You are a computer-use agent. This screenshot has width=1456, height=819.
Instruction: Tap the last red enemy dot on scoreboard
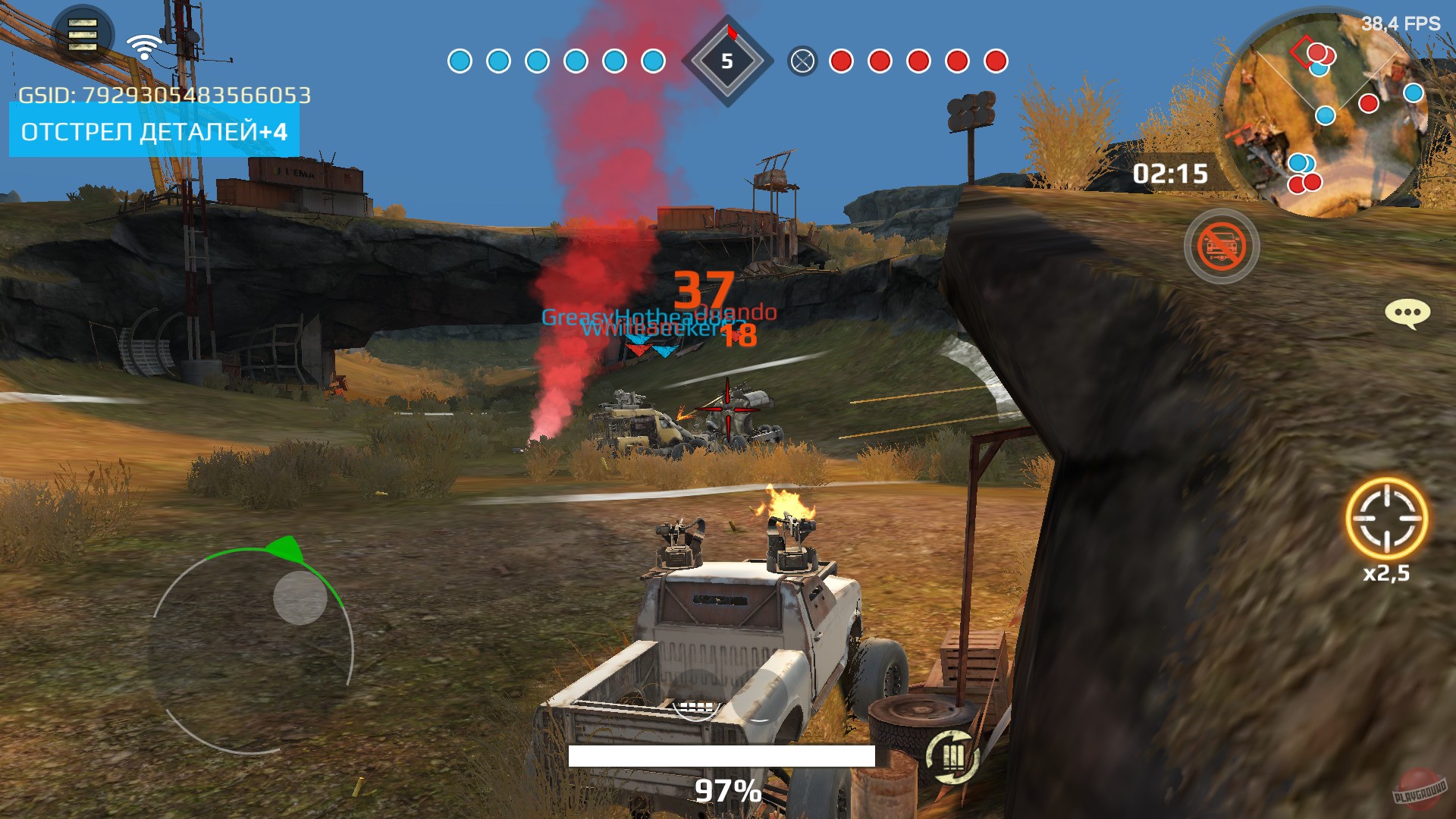click(994, 61)
